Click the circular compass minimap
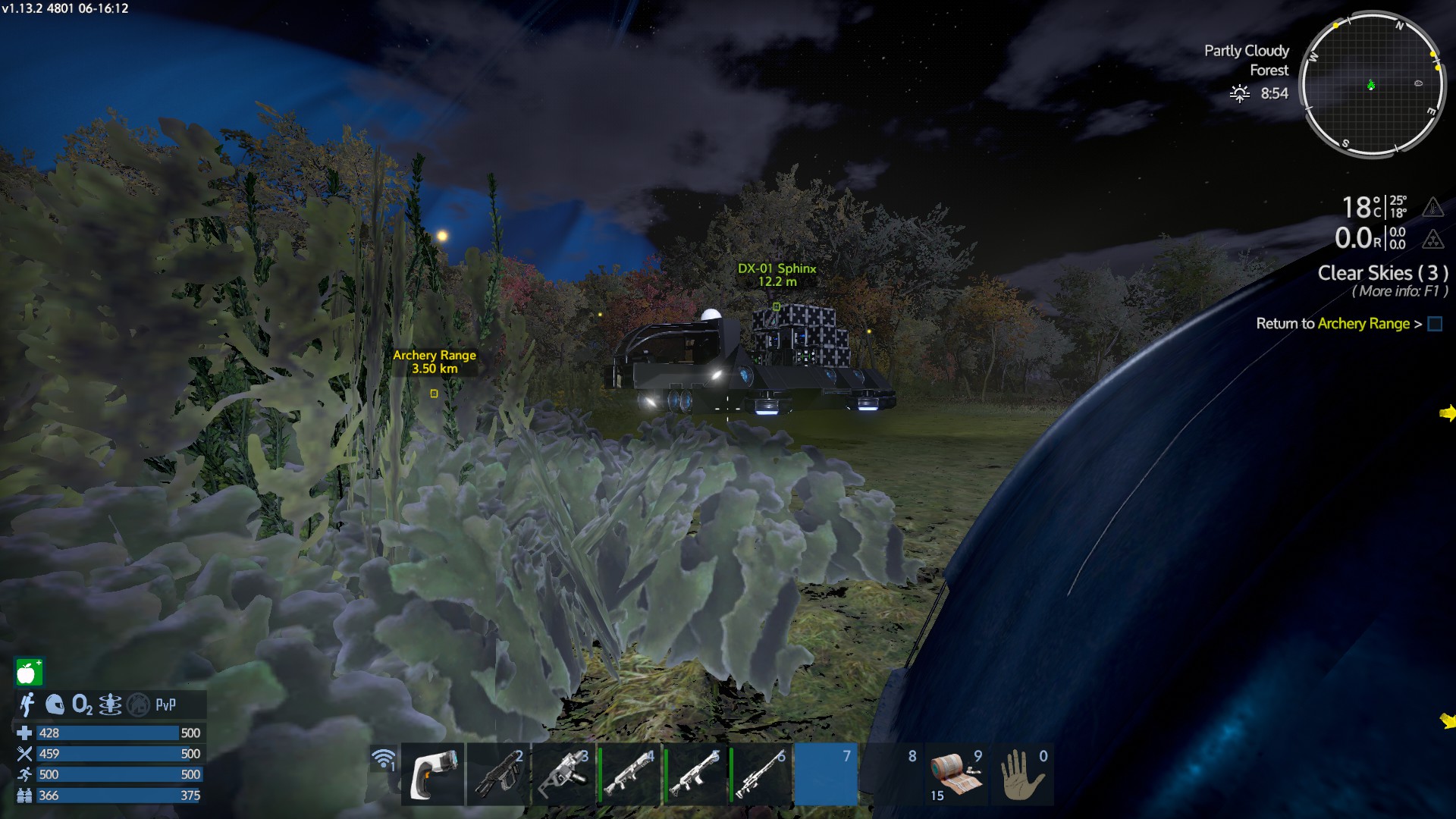The width and height of the screenshot is (1456, 819). click(x=1373, y=85)
